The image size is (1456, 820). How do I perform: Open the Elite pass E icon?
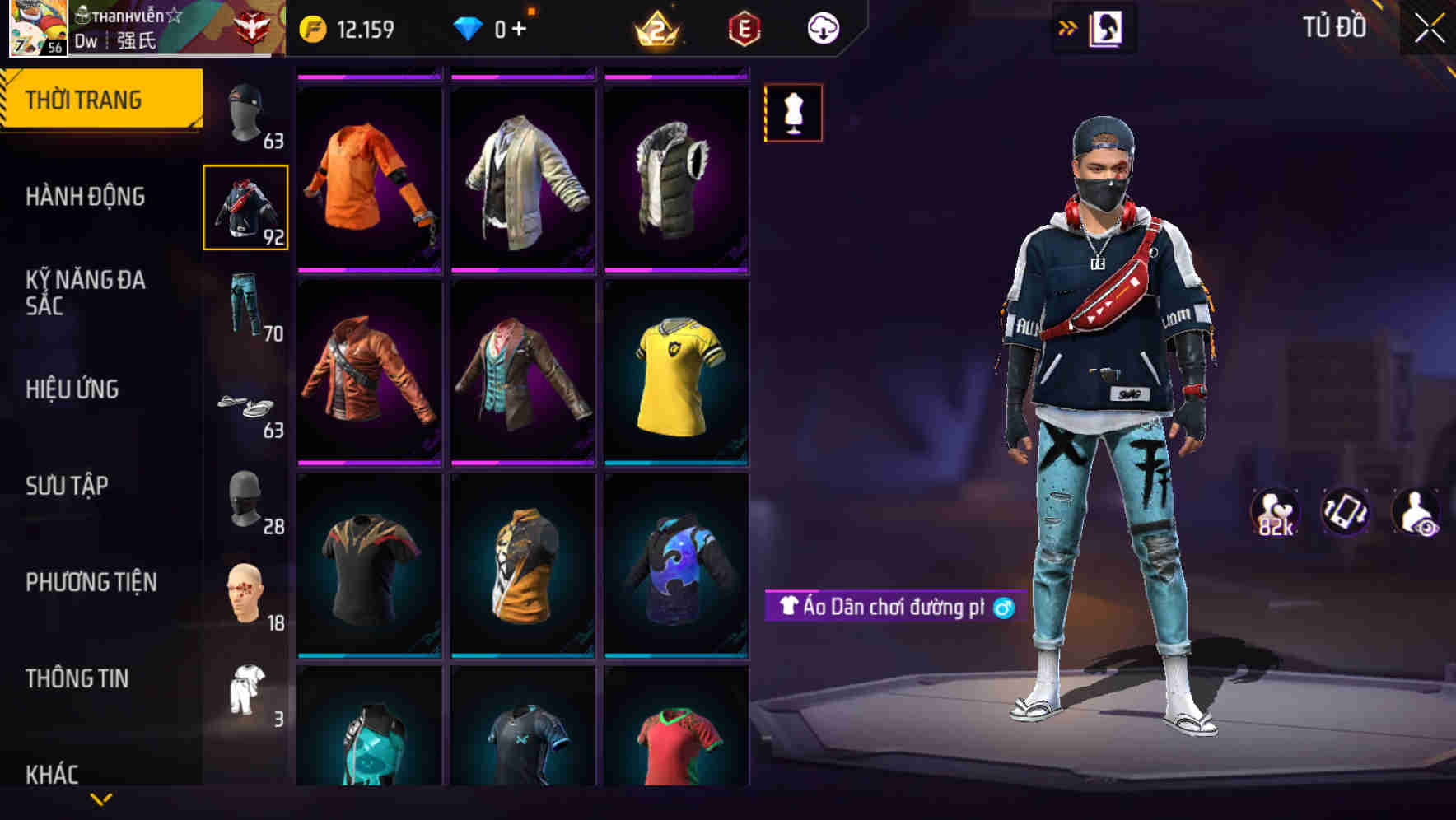click(x=744, y=27)
